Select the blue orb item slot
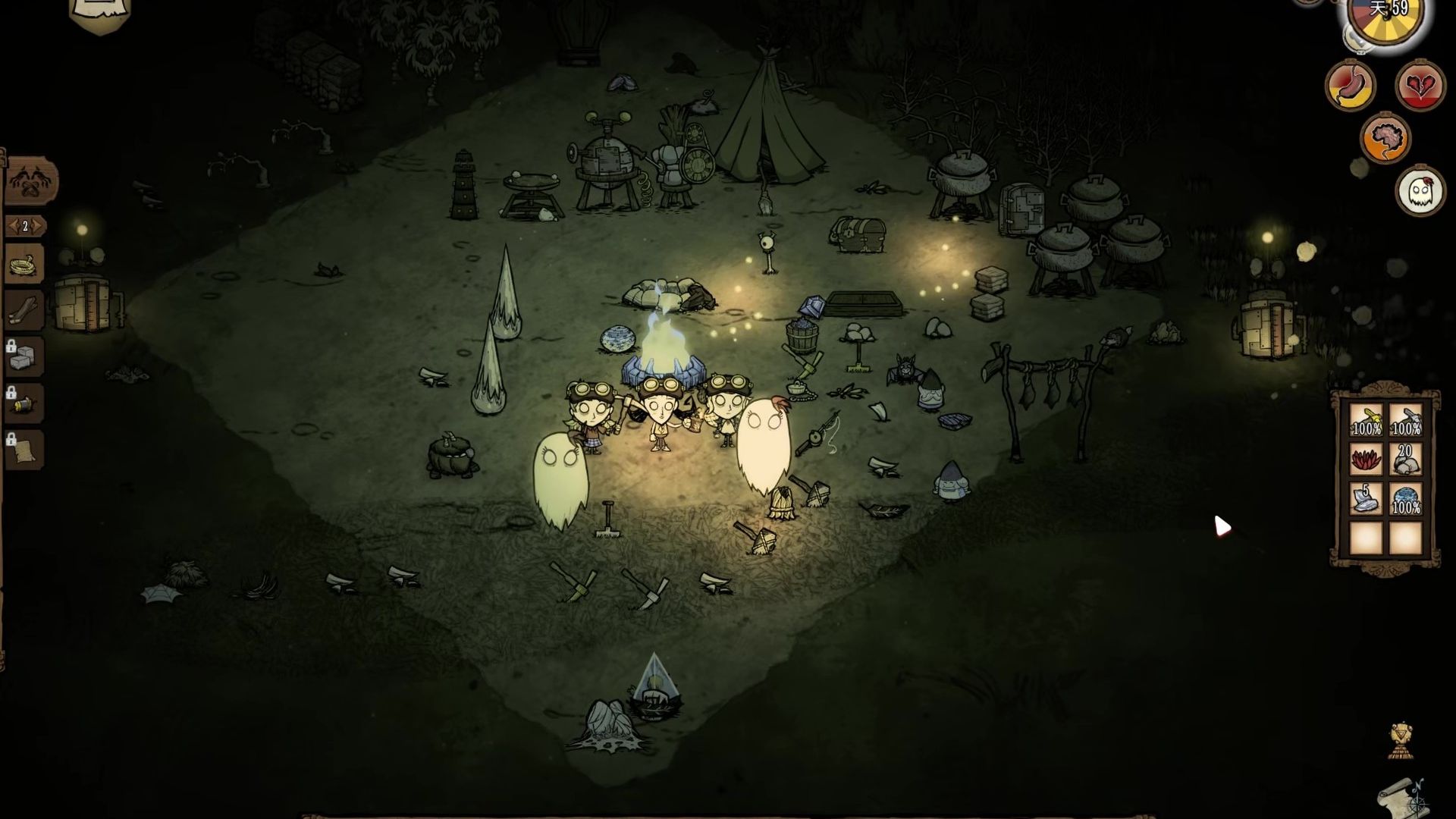This screenshot has width=1456, height=819. click(1405, 499)
